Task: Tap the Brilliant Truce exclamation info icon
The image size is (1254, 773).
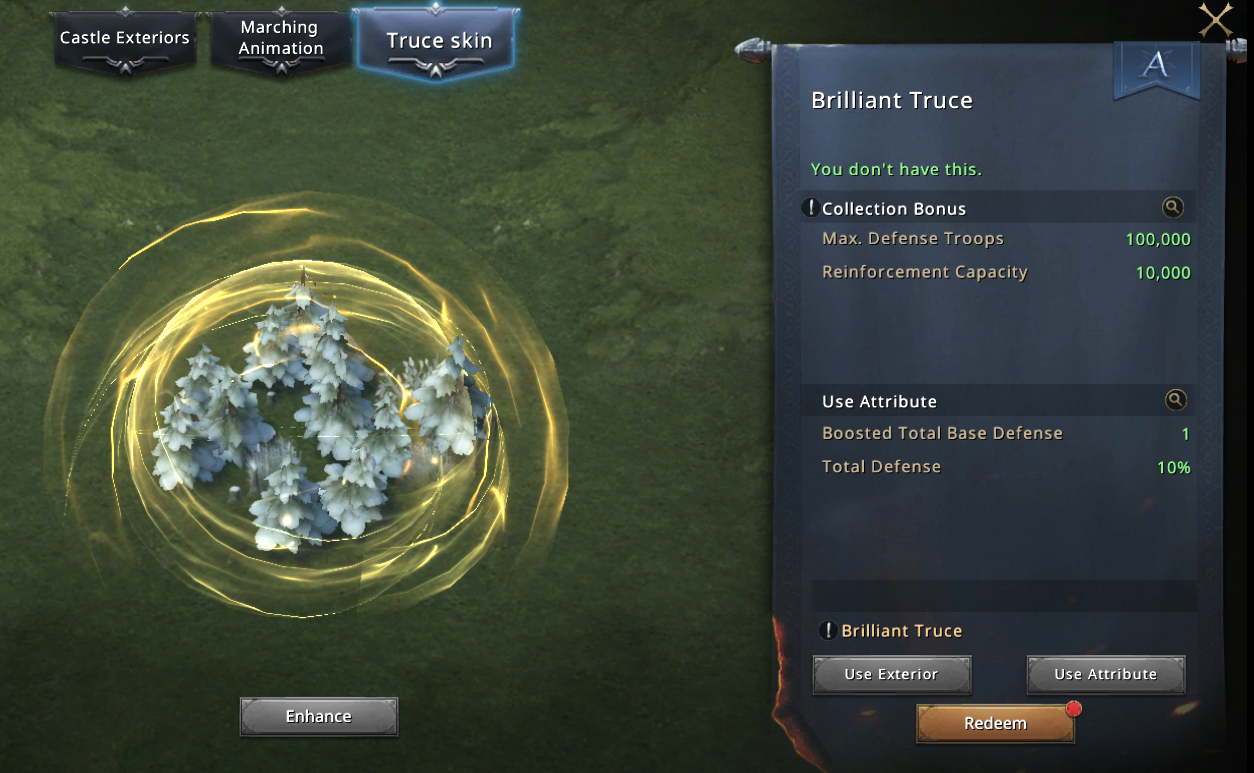Action: 828,631
